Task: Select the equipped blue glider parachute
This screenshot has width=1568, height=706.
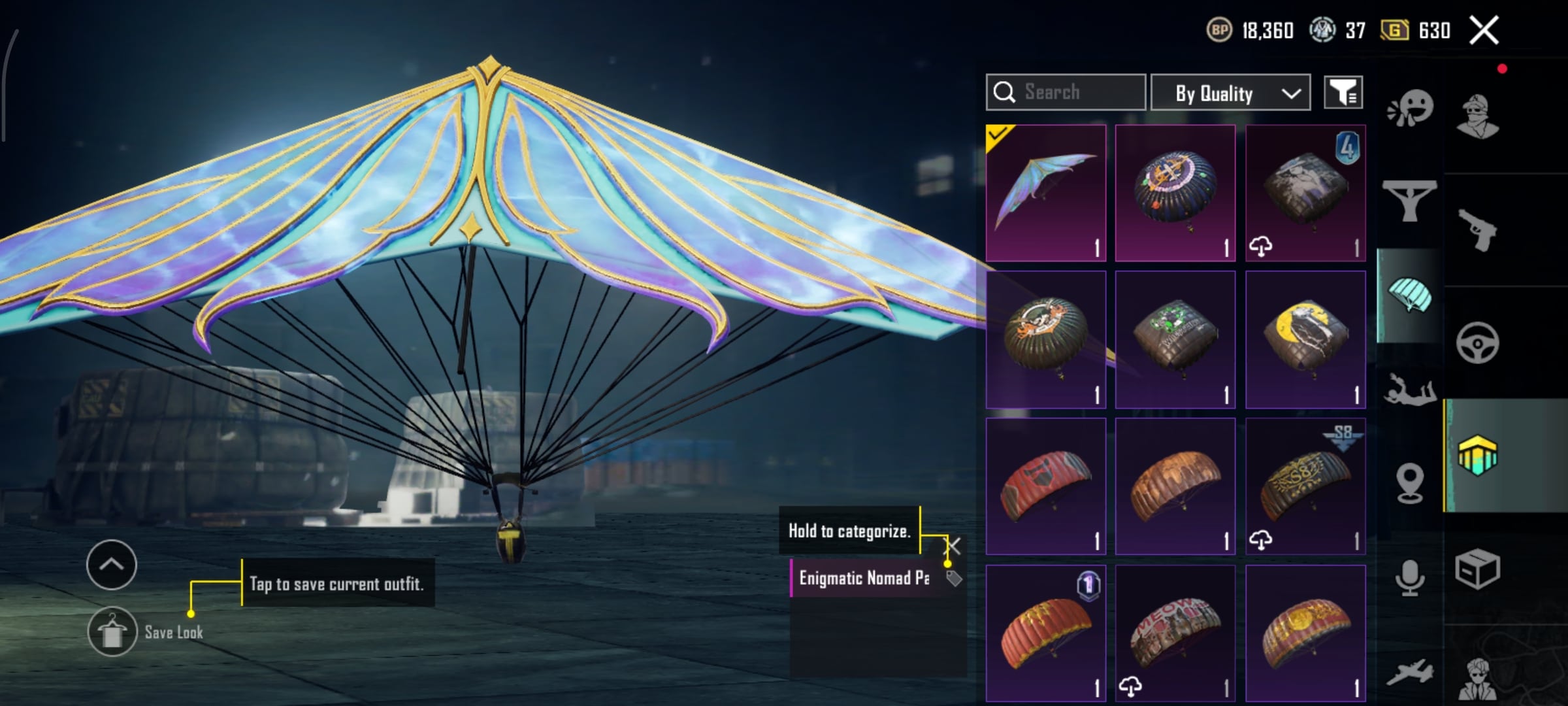Action: 1045,193
